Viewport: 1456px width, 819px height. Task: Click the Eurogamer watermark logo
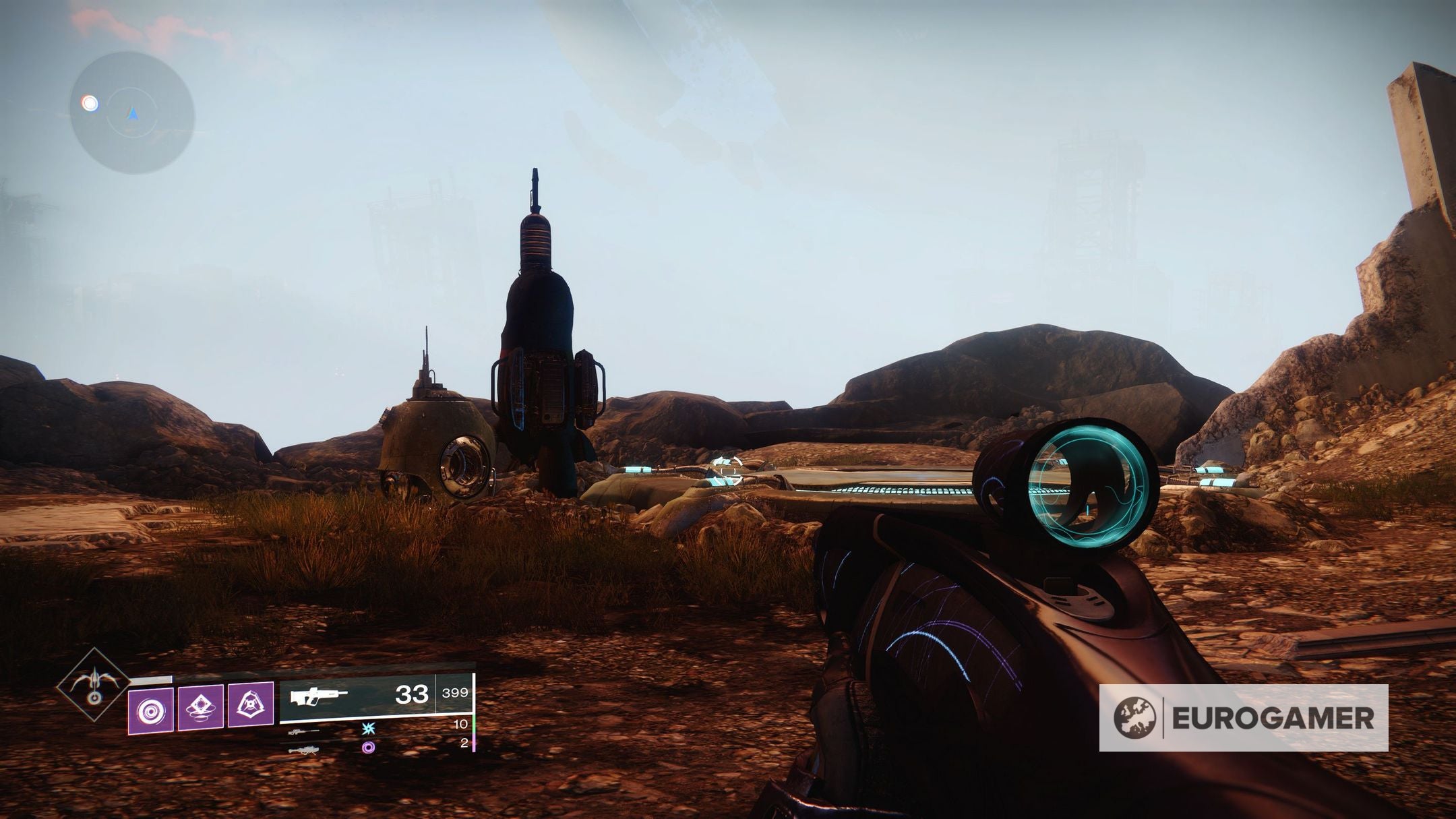click(x=1243, y=718)
